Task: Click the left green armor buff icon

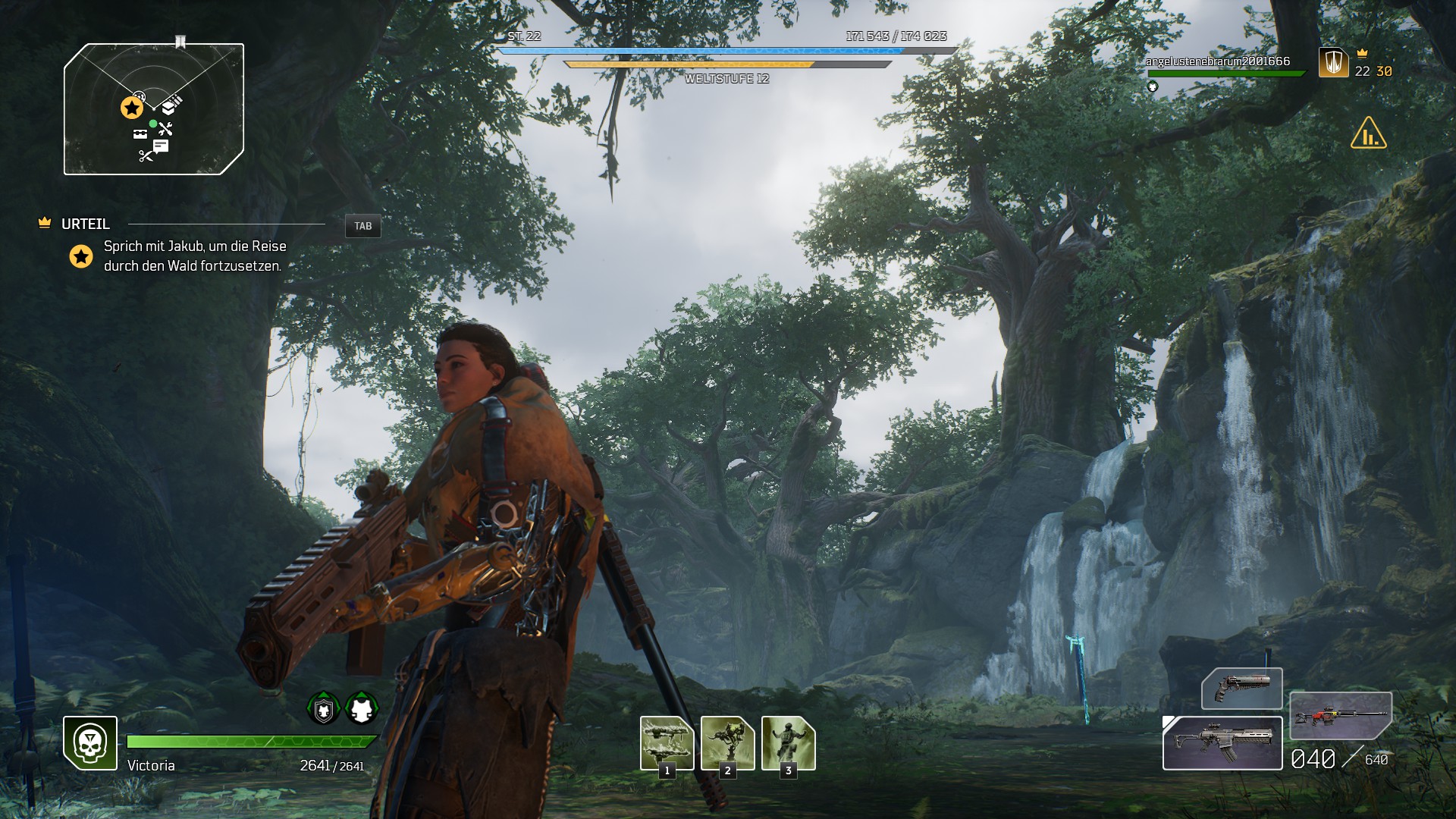Action: coord(324,709)
